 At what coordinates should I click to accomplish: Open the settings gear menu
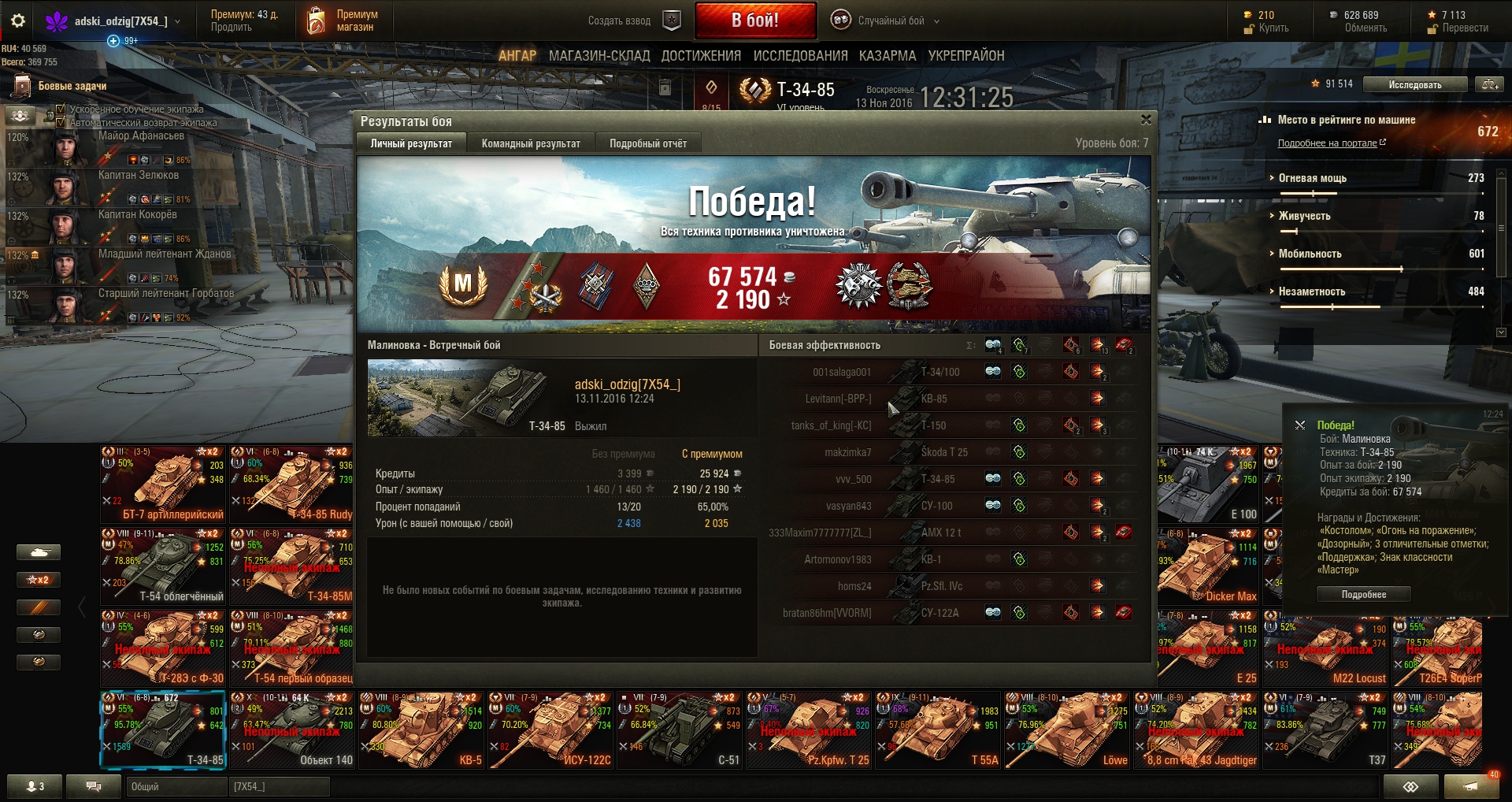(x=18, y=20)
